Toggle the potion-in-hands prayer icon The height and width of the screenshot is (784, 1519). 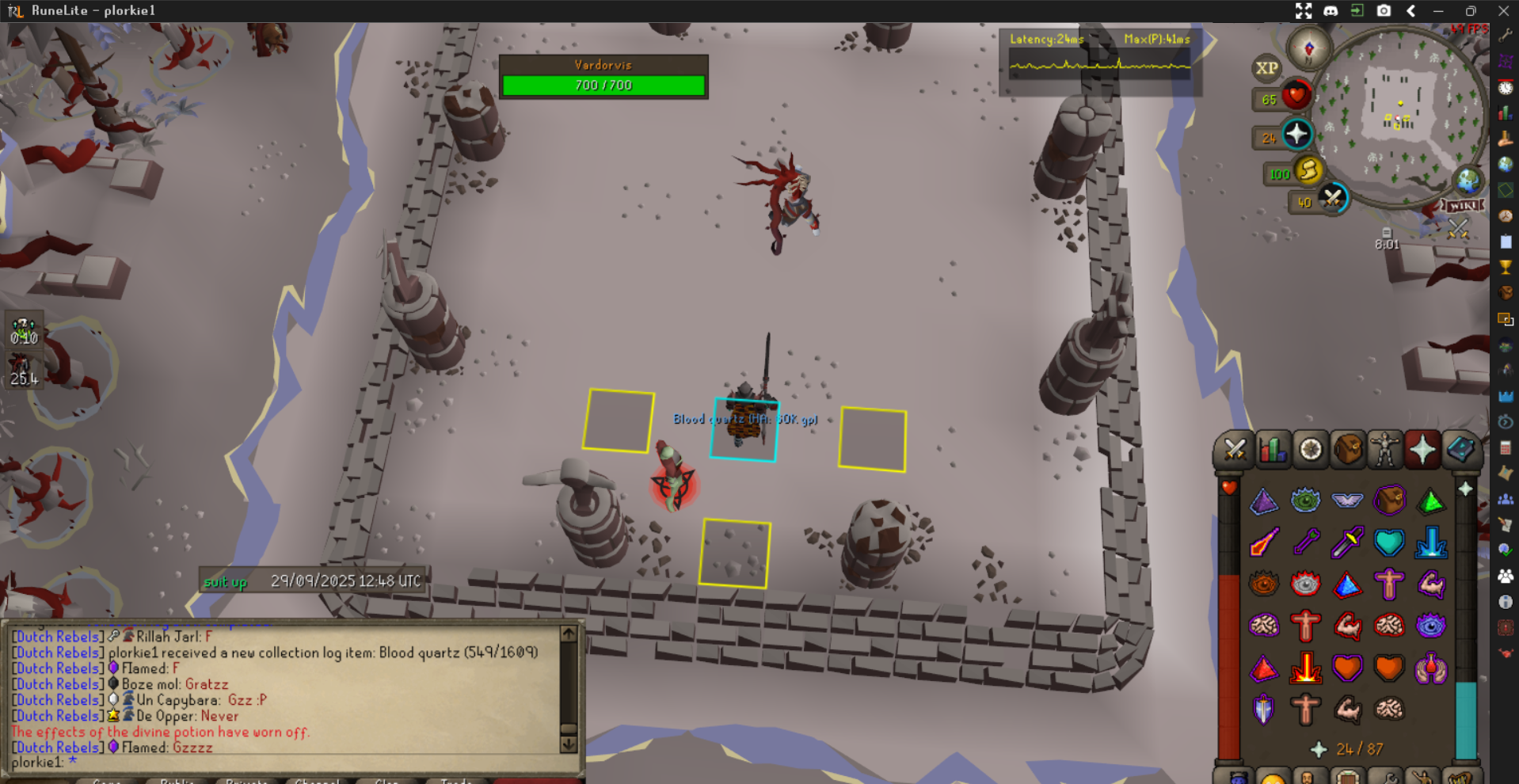[1430, 668]
